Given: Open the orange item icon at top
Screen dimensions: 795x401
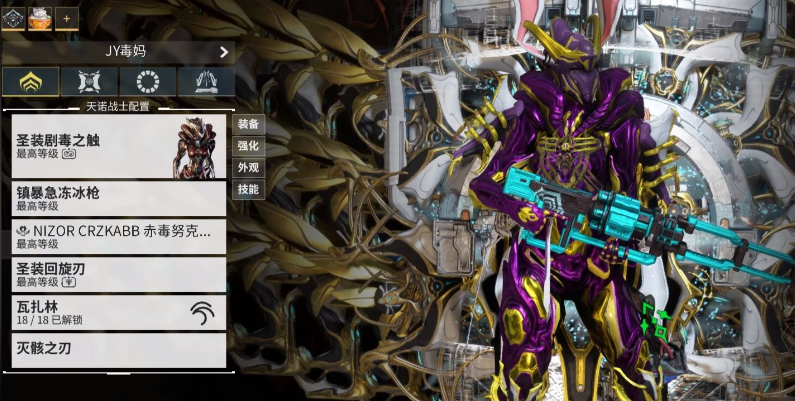Looking at the screenshot, I should (x=40, y=17).
